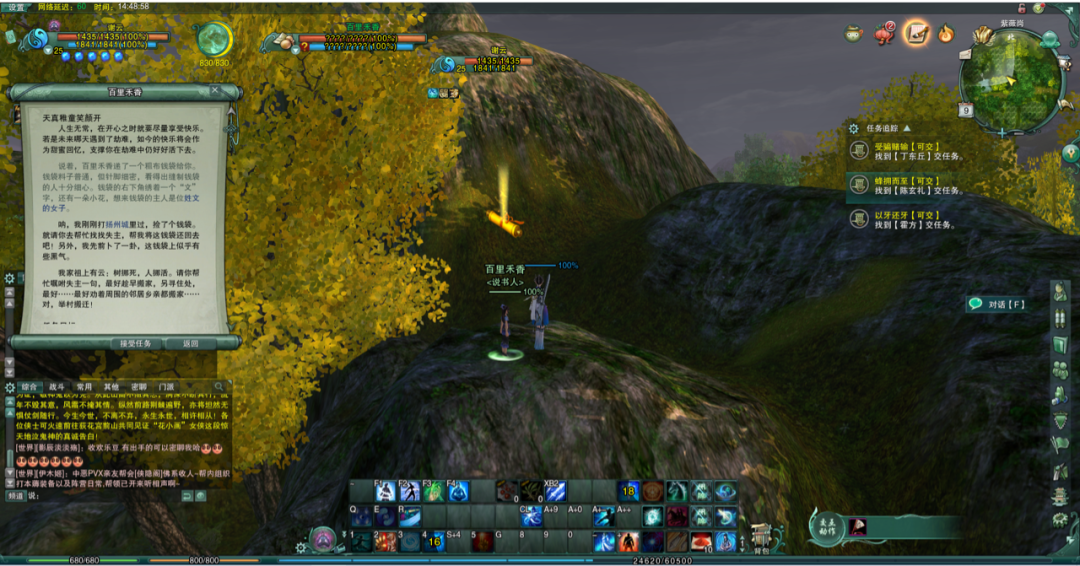Switch chat to the 战斗 tab
This screenshot has width=1080, height=566.
(x=57, y=386)
